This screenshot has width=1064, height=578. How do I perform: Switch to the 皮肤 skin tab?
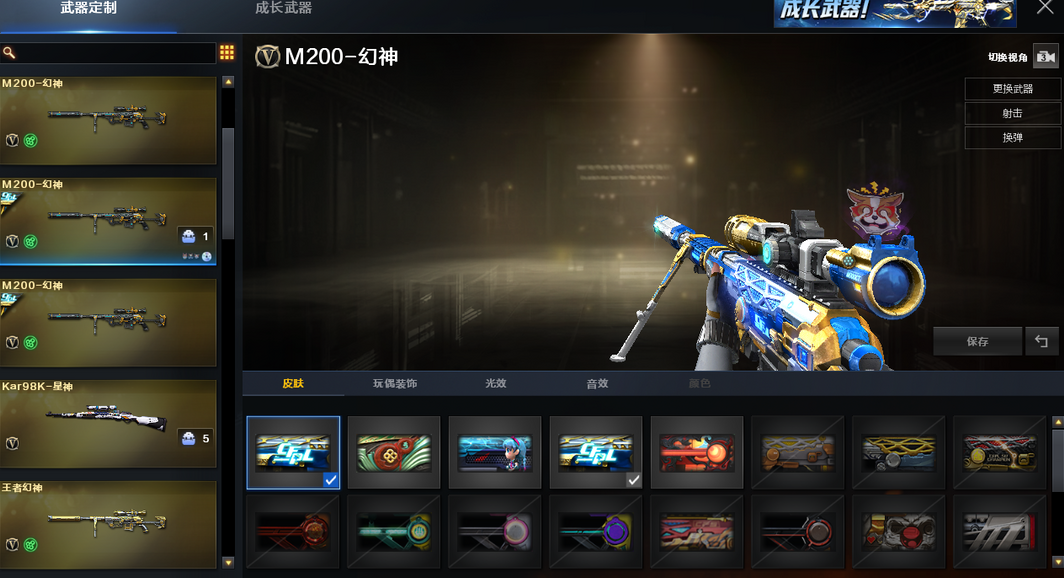click(293, 384)
